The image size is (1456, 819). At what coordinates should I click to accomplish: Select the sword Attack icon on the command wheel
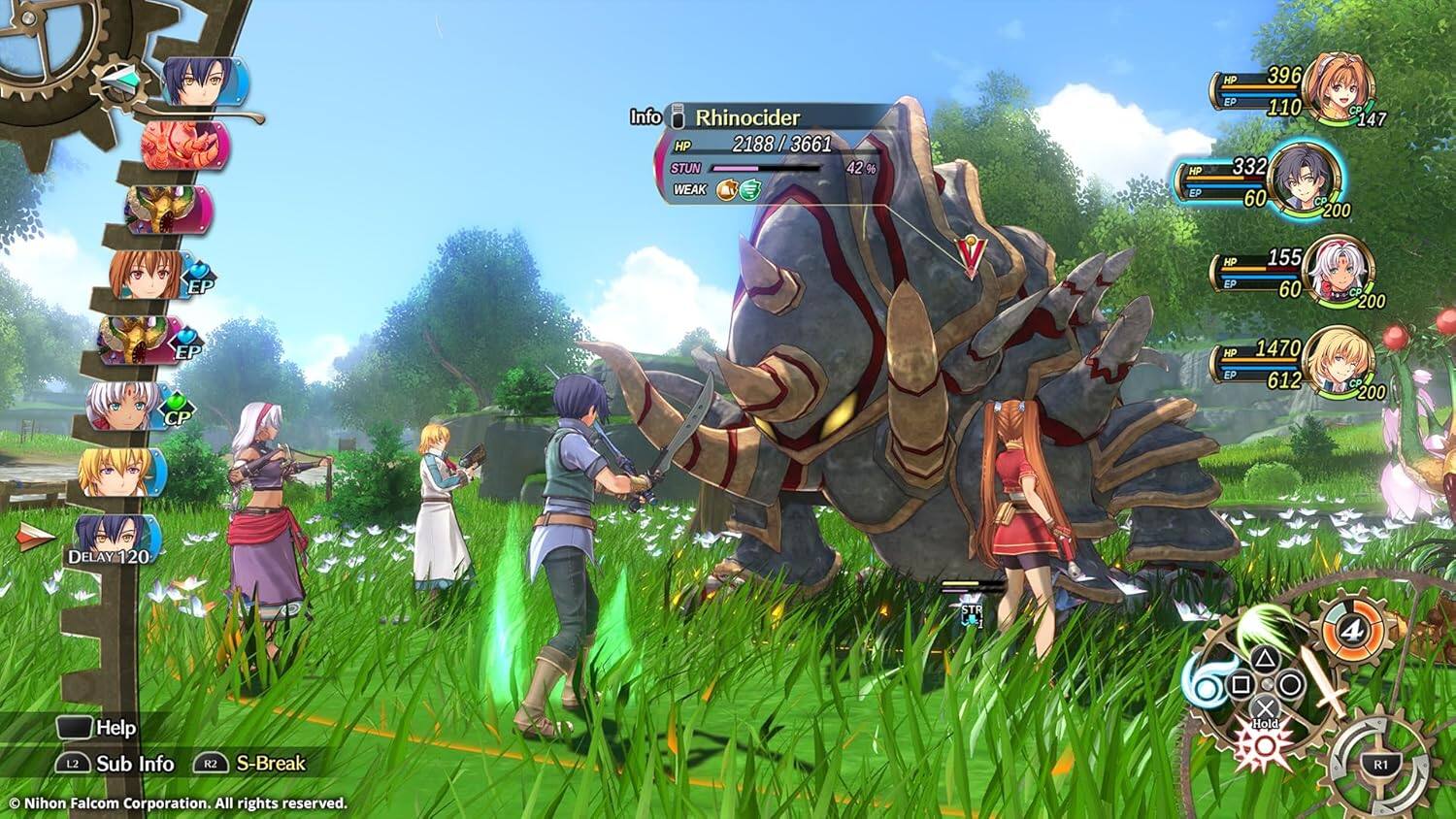pos(1326,686)
